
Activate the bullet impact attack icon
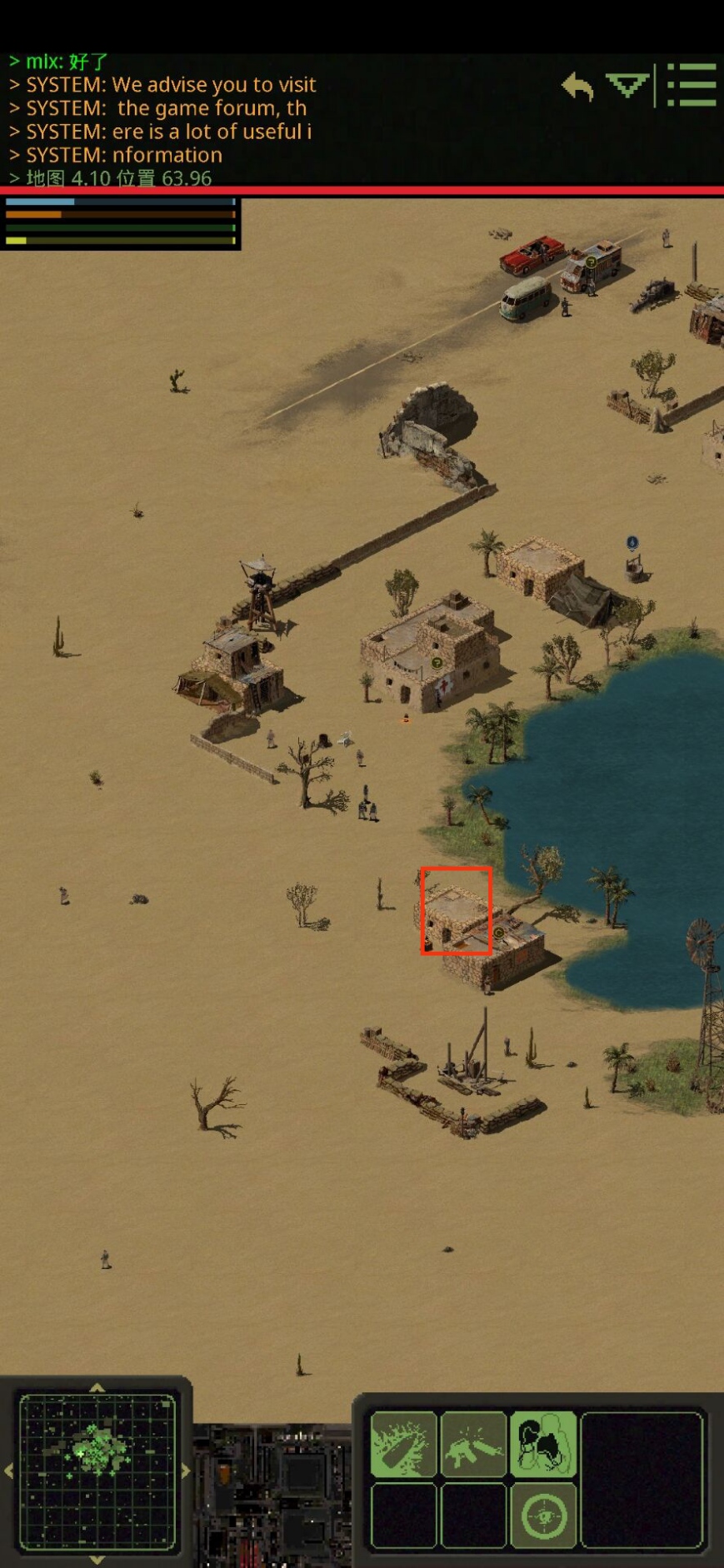click(403, 1444)
